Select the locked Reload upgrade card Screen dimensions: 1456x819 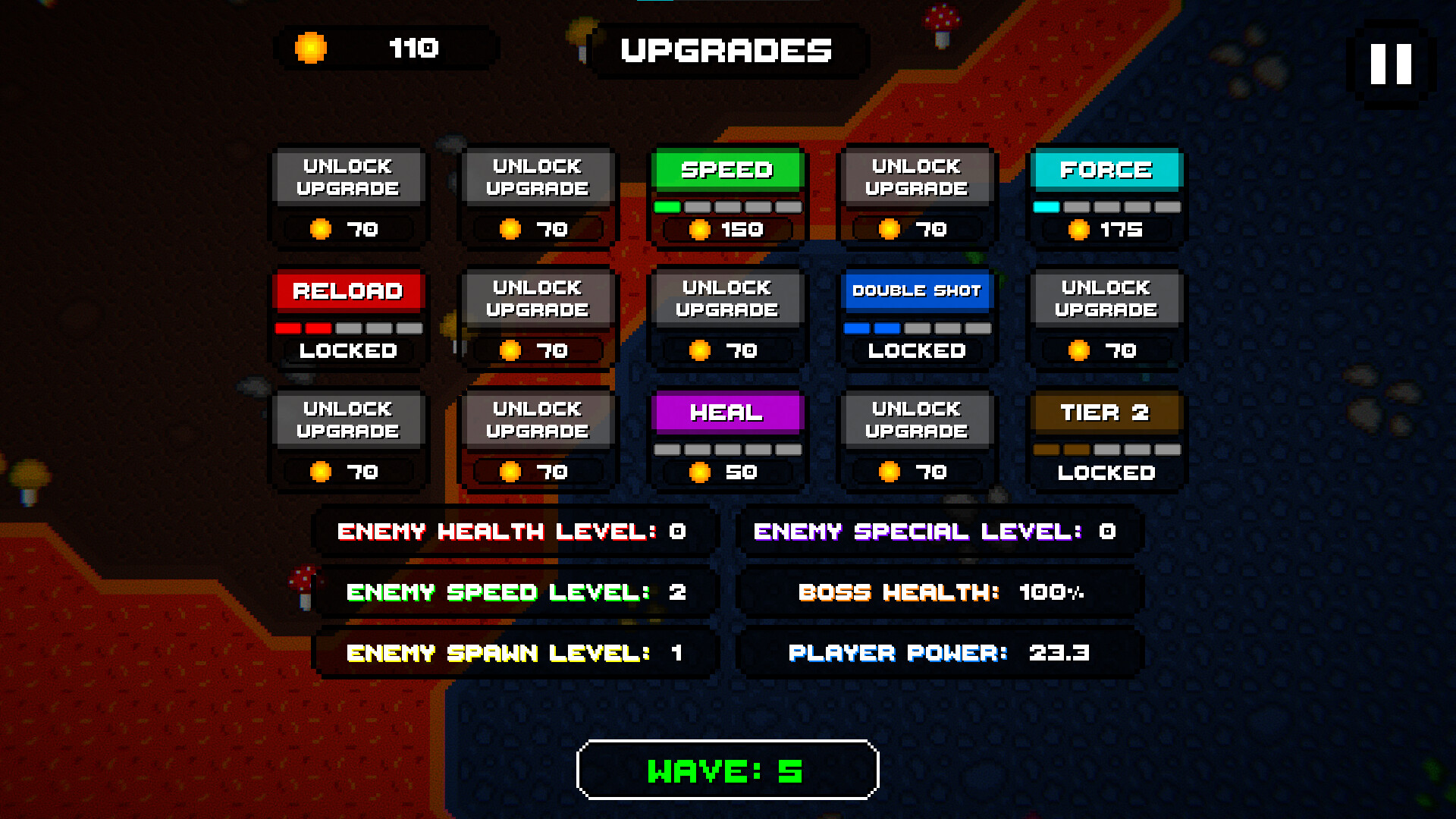pos(348,318)
